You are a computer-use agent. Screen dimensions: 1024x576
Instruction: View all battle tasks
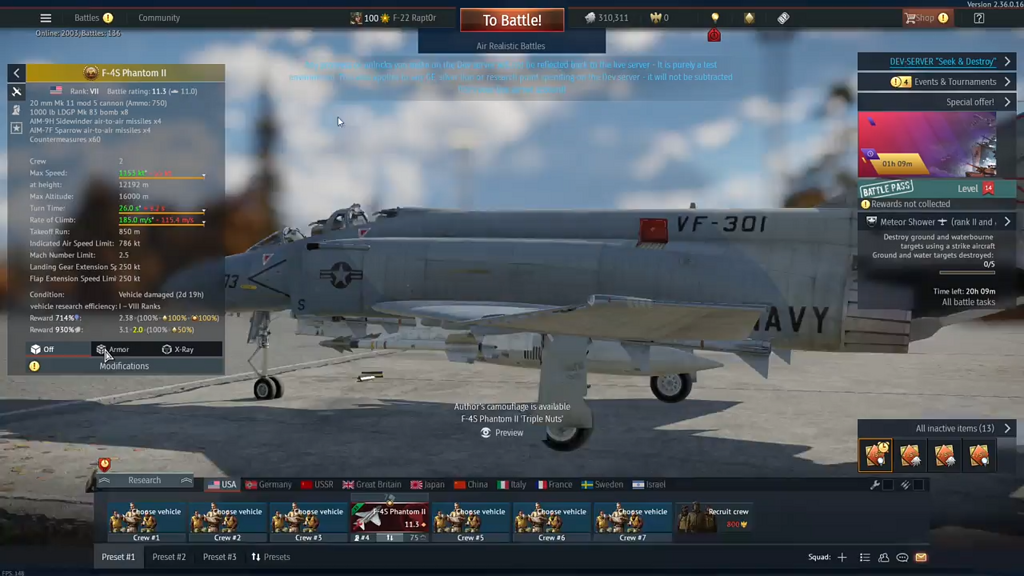click(968, 302)
